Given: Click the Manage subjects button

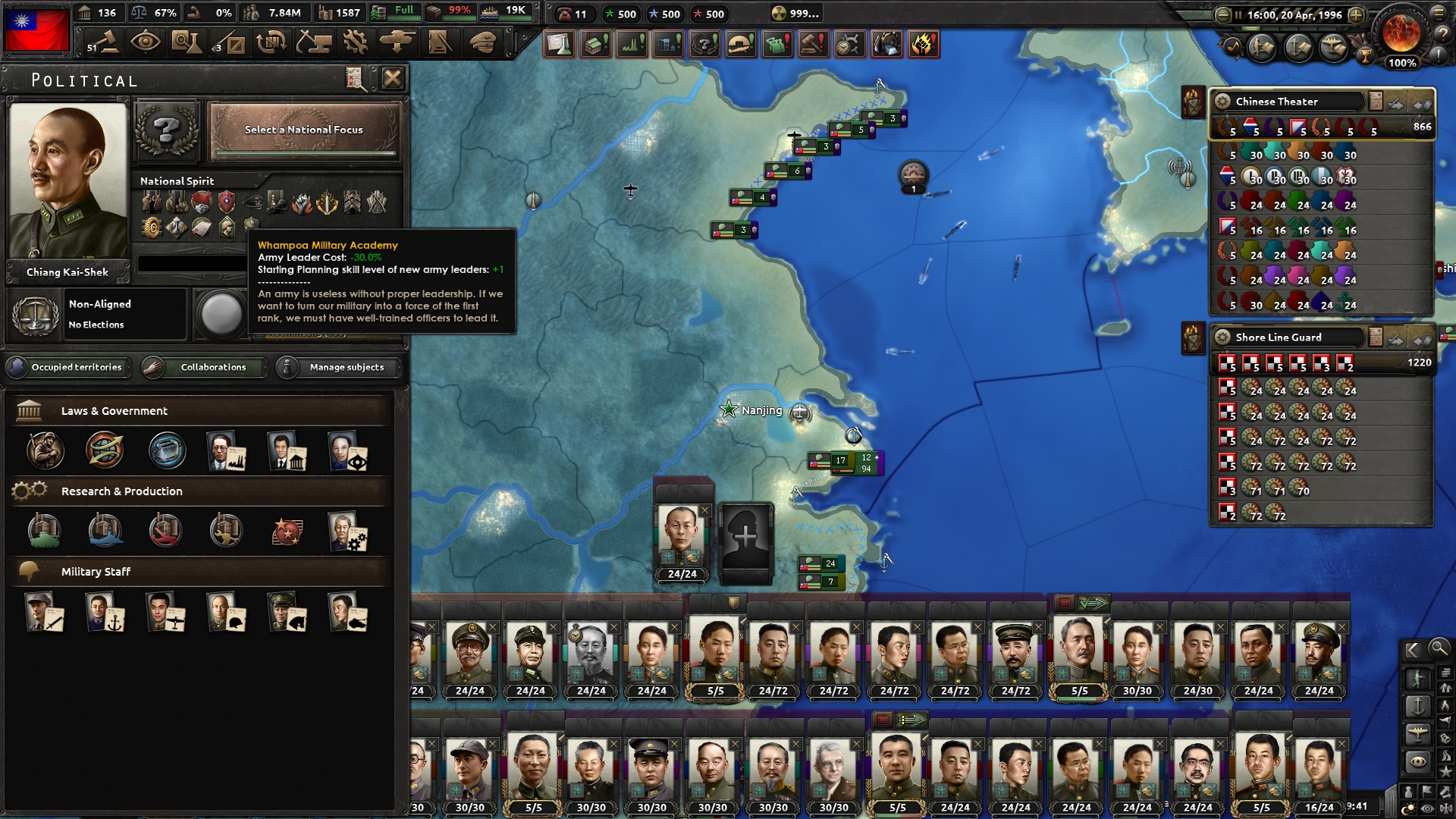Looking at the screenshot, I should point(337,368).
